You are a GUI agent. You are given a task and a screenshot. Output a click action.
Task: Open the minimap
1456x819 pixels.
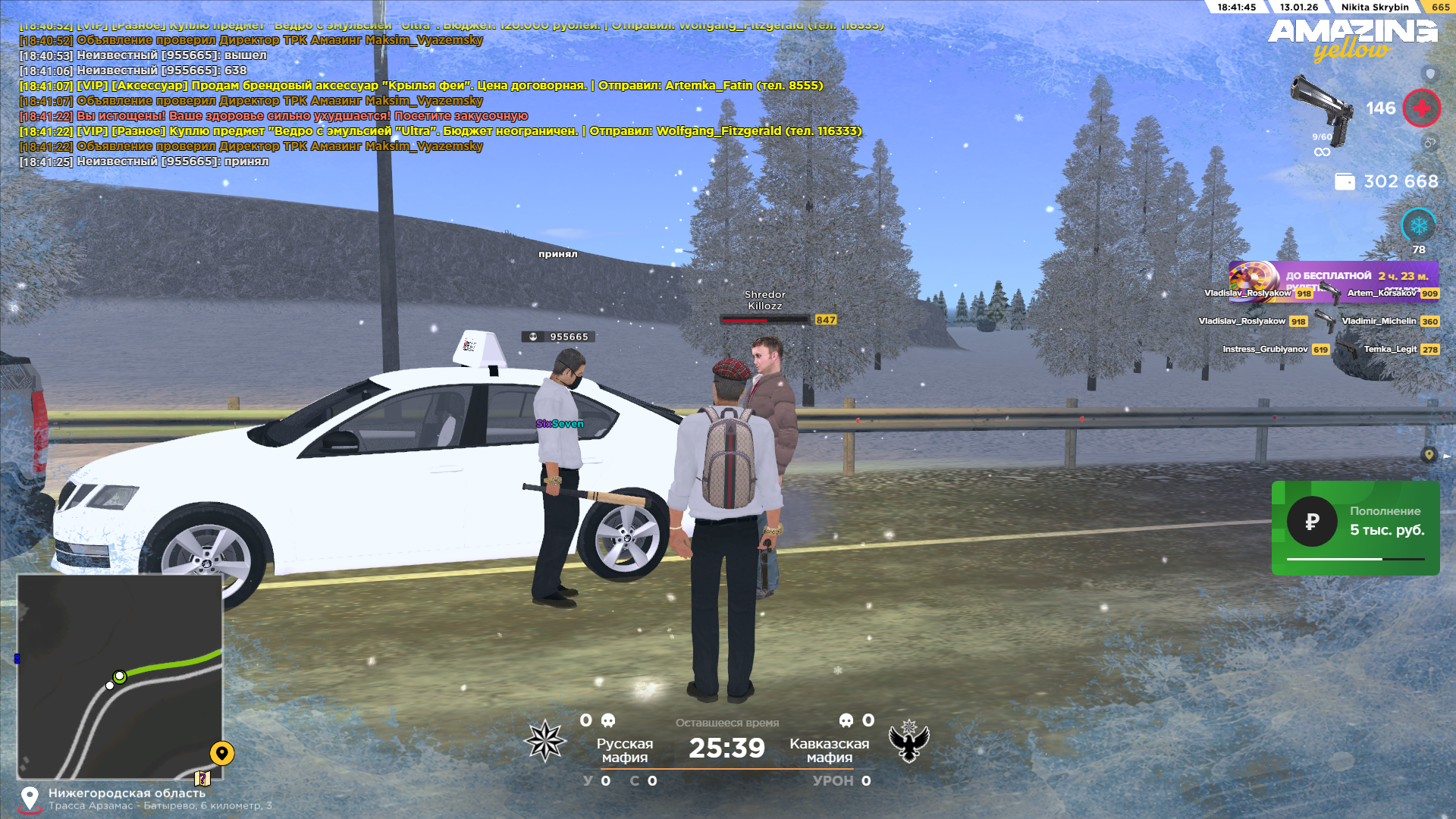[120, 676]
